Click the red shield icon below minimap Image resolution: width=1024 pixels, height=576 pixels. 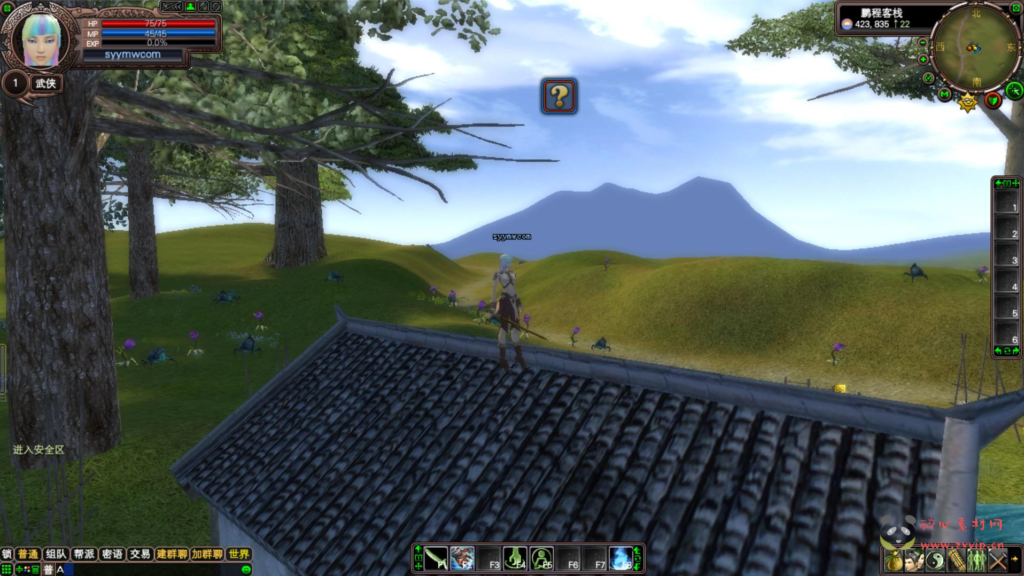point(993,100)
